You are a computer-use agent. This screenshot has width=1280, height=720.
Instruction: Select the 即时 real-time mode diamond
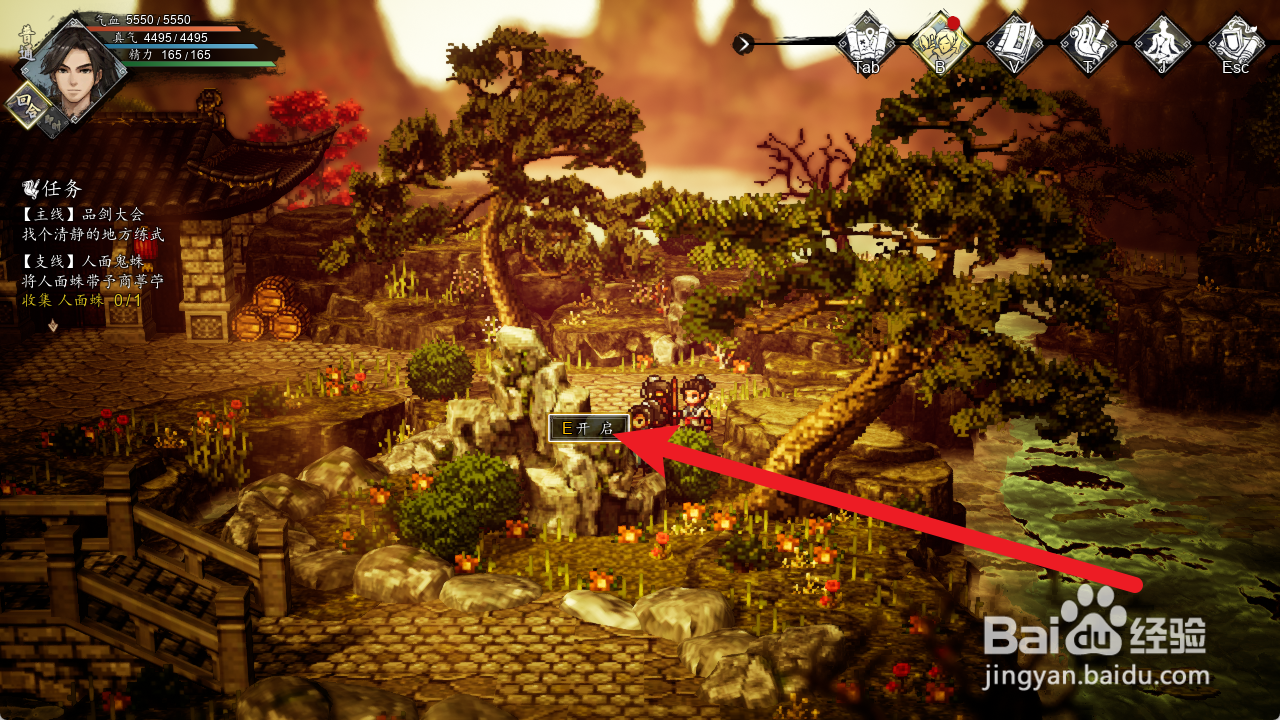[54, 122]
